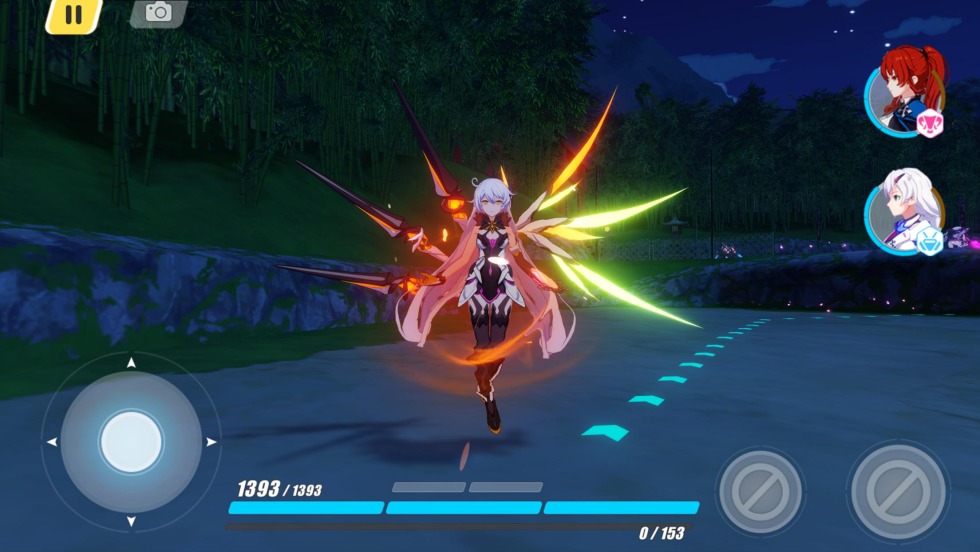
Task: Tap the virtual joystick center knob
Action: point(131,441)
